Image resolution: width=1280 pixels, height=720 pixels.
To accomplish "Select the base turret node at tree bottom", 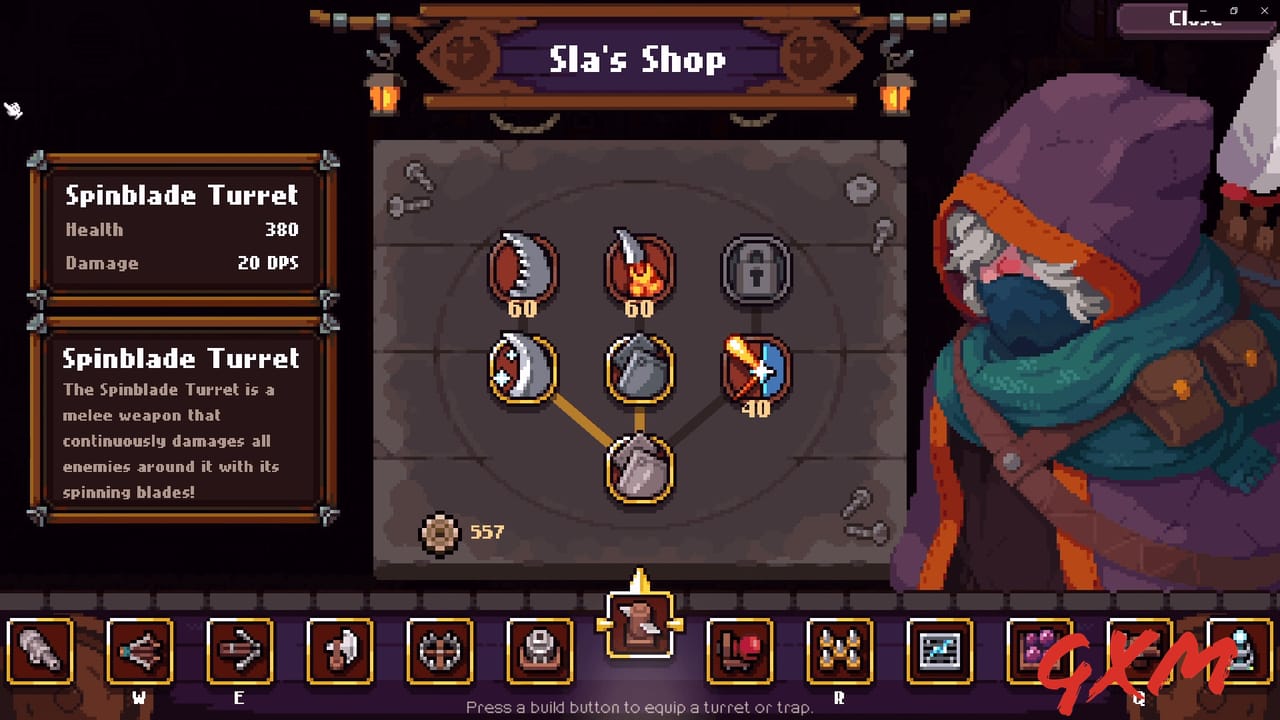I will pyautogui.click(x=640, y=470).
